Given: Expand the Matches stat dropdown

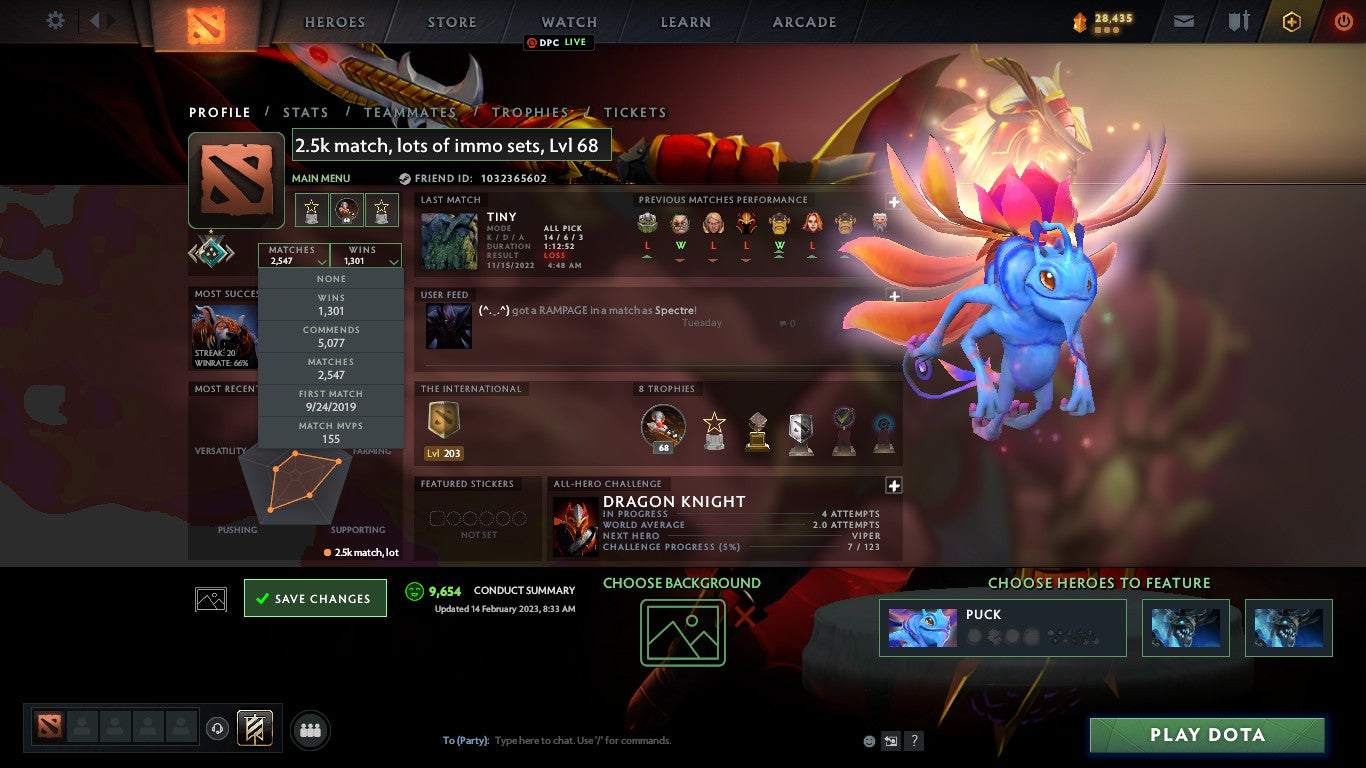Looking at the screenshot, I should [294, 254].
